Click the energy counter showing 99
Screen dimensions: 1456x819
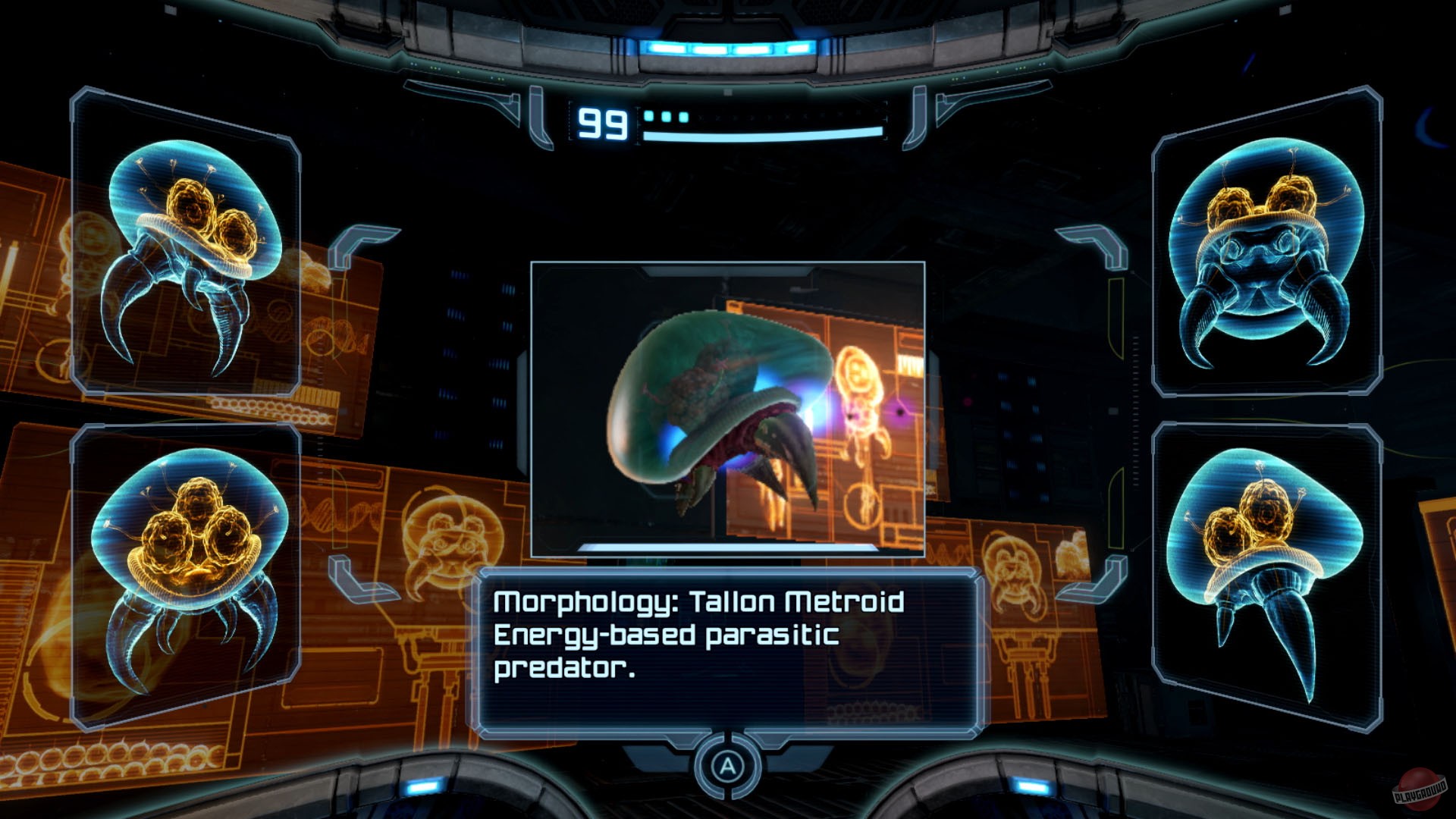click(x=603, y=123)
